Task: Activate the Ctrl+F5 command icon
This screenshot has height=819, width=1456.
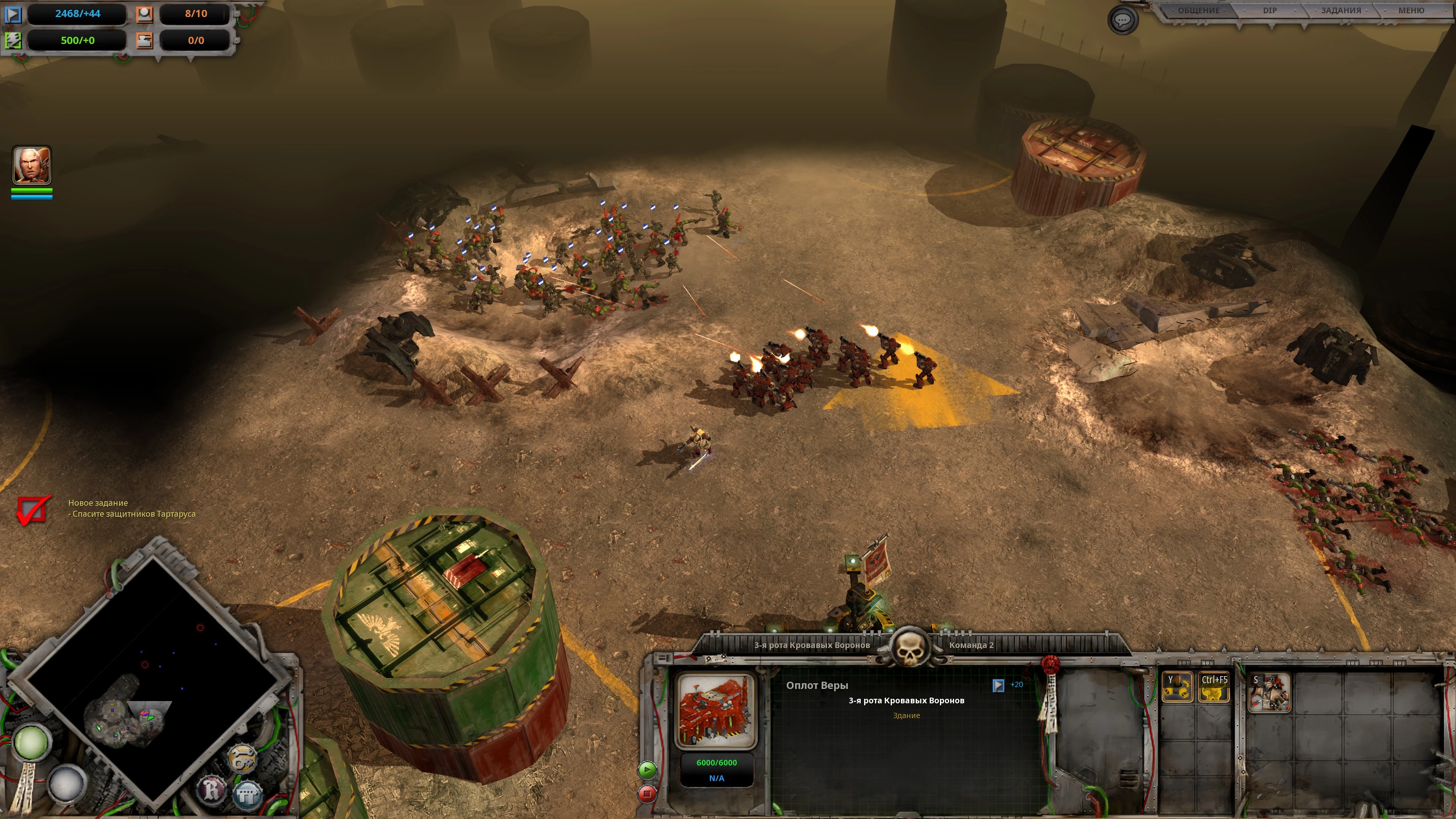Action: coord(1213,687)
